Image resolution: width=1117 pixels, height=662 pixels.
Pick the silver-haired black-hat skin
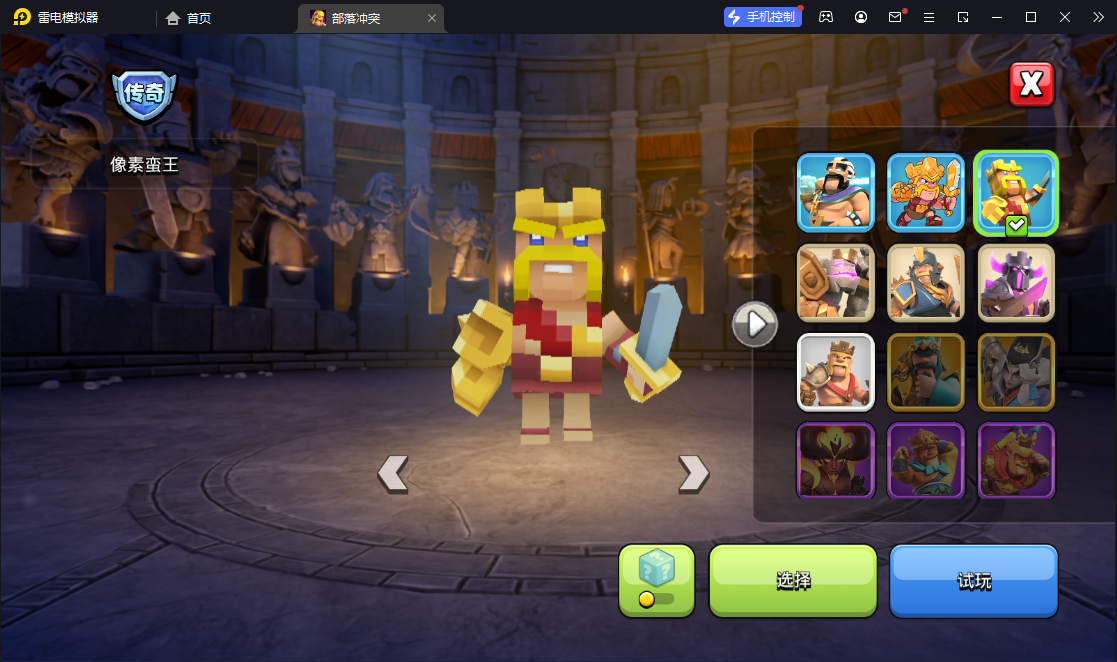point(1016,372)
